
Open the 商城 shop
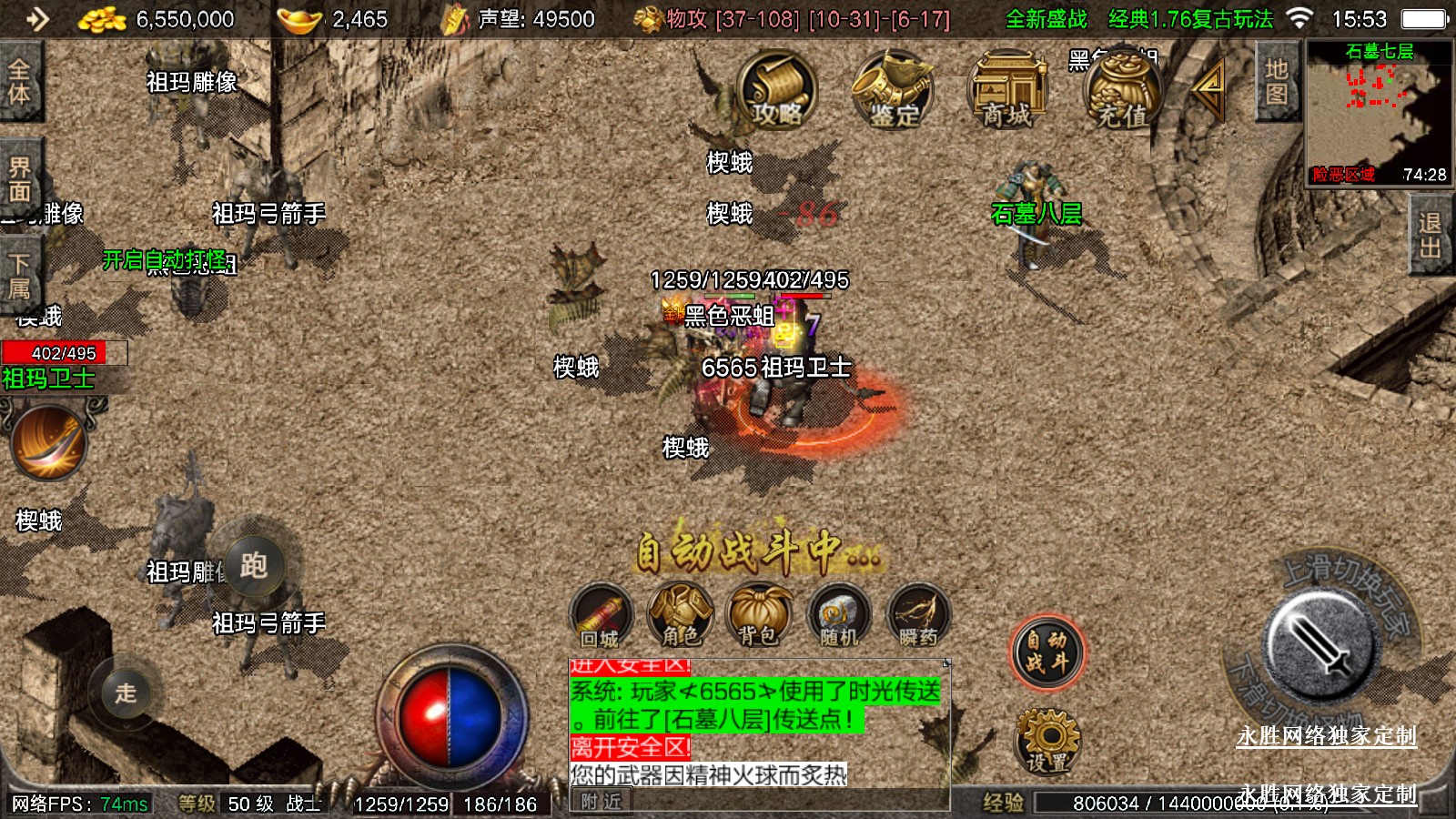click(x=1007, y=89)
